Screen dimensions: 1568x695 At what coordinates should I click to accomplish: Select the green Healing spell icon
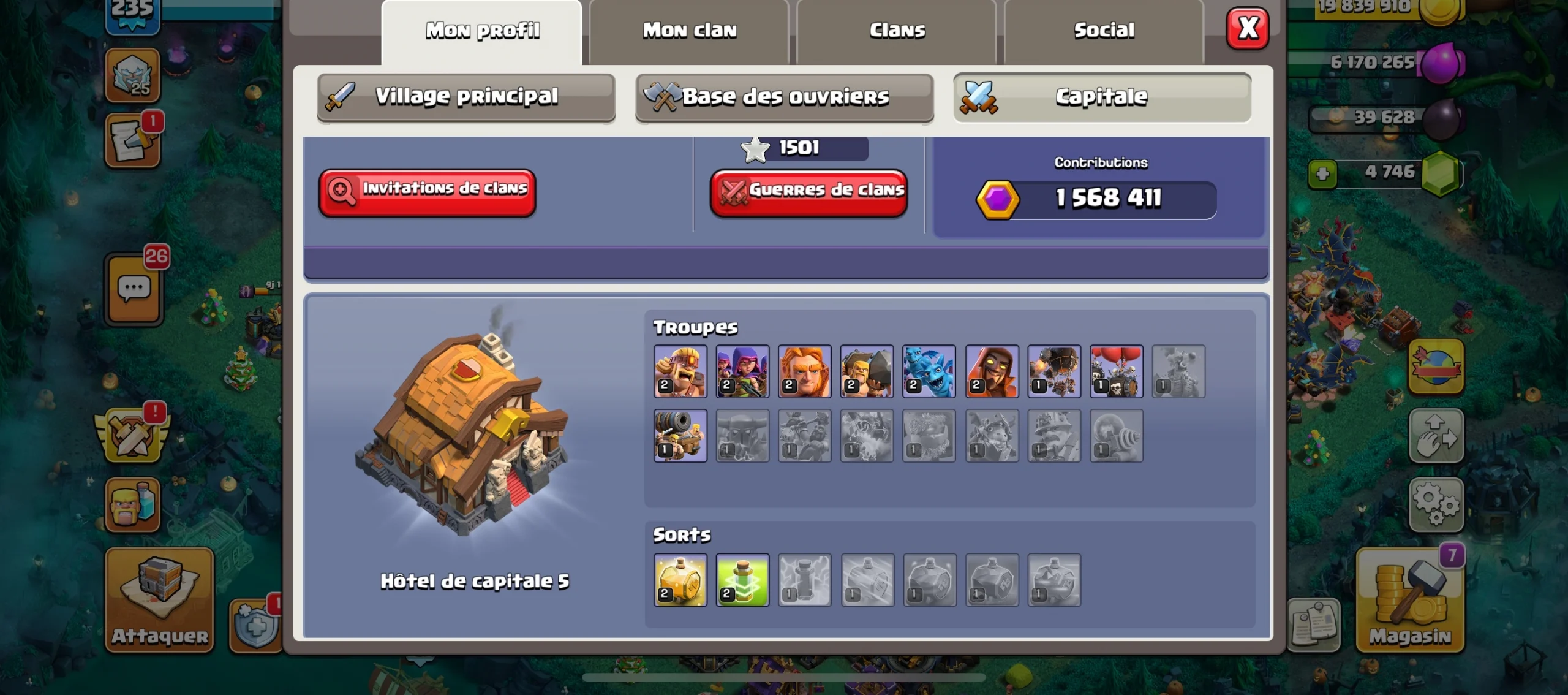click(x=743, y=580)
